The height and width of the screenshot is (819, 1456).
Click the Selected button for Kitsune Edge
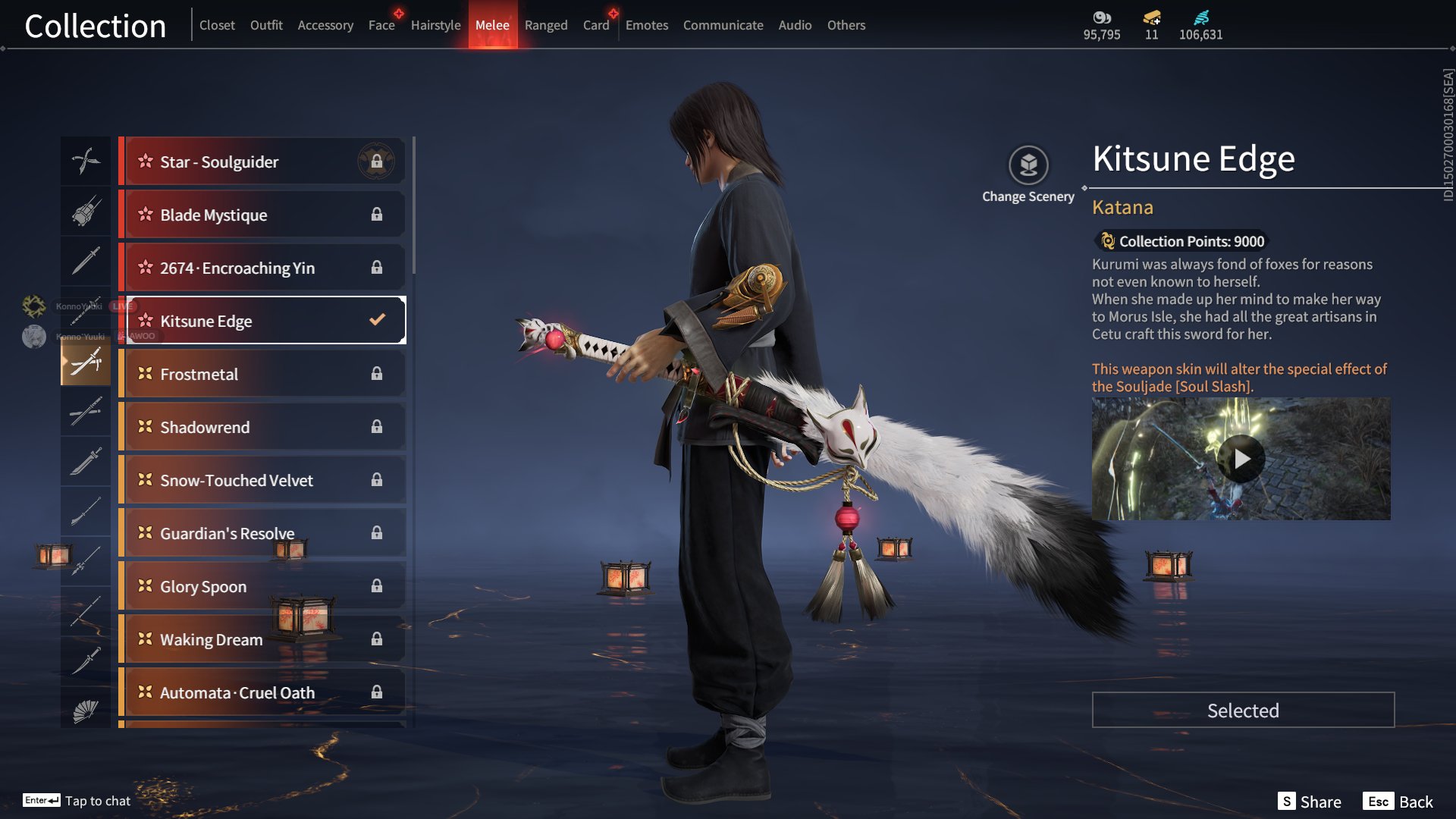pos(1243,711)
